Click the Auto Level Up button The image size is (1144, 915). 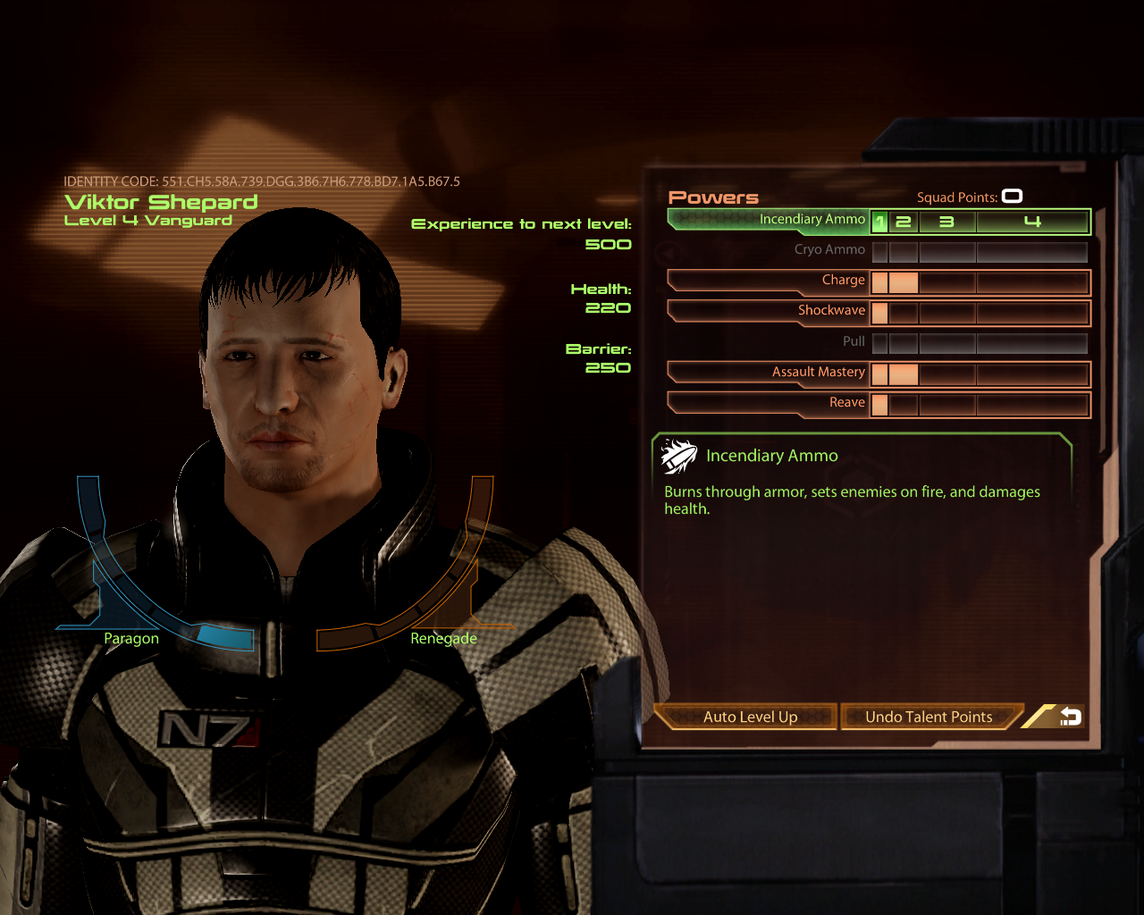[x=749, y=717]
